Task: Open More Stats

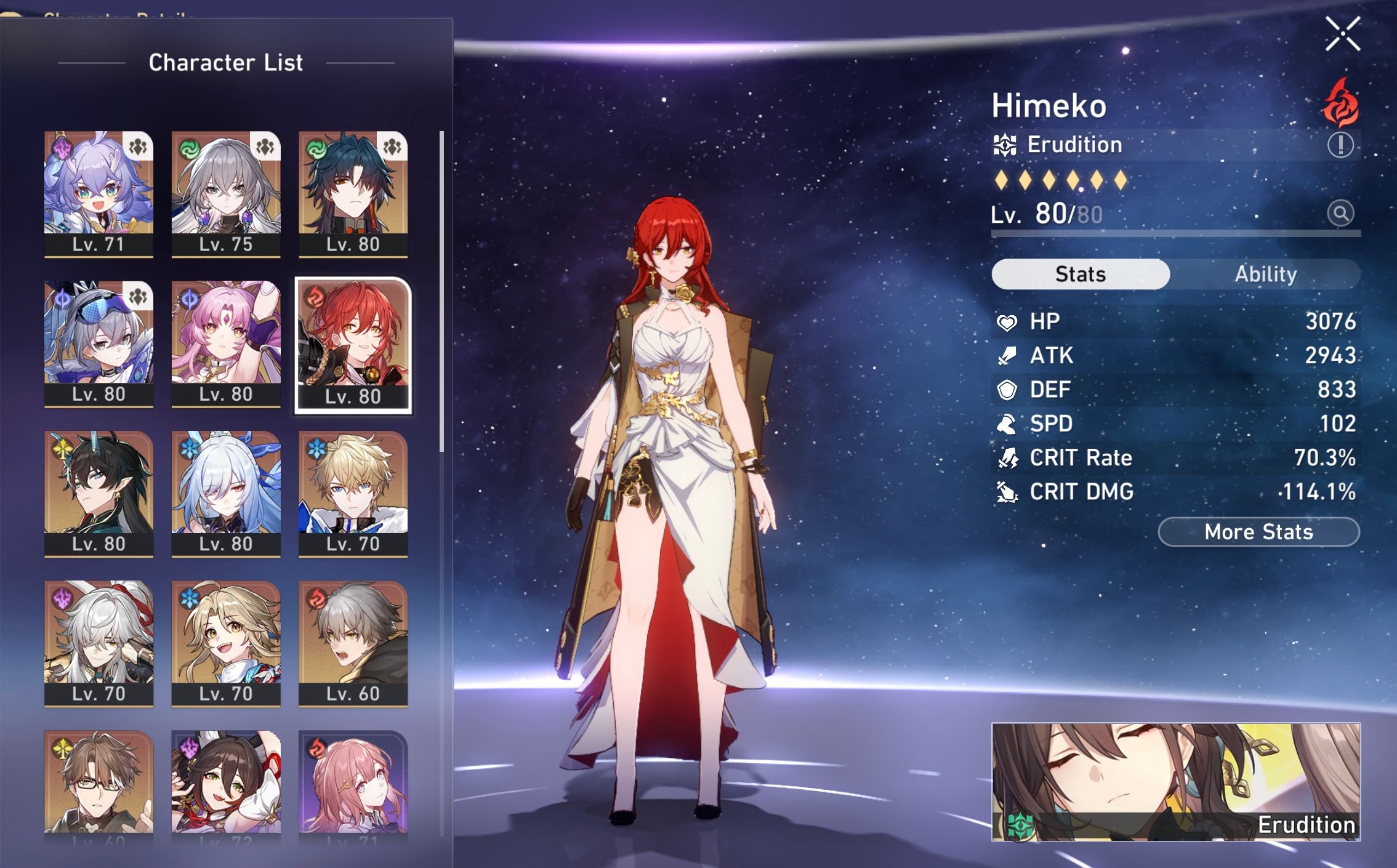Action: (x=1257, y=532)
